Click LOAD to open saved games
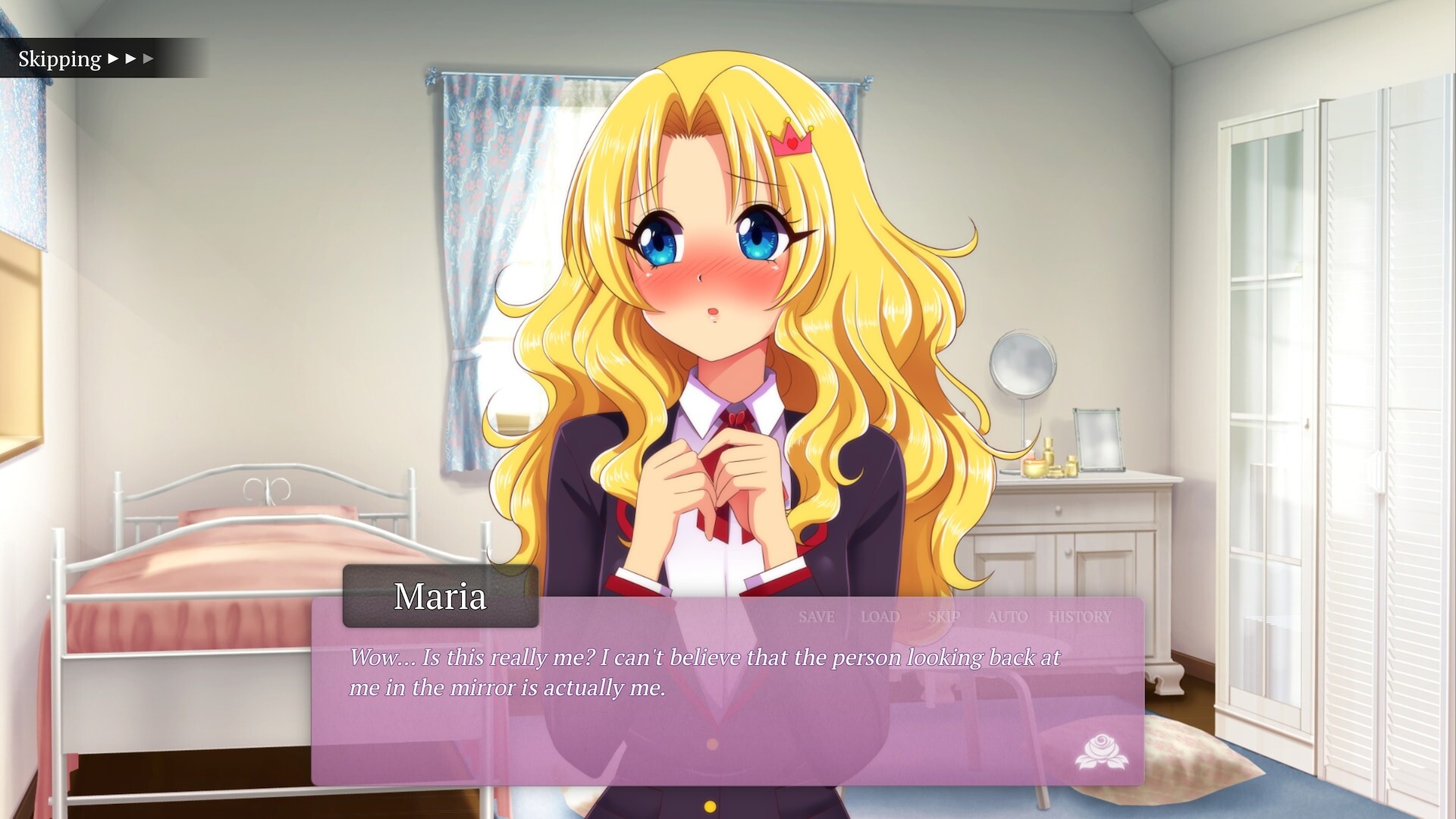This screenshot has width=1456, height=819. [880, 617]
